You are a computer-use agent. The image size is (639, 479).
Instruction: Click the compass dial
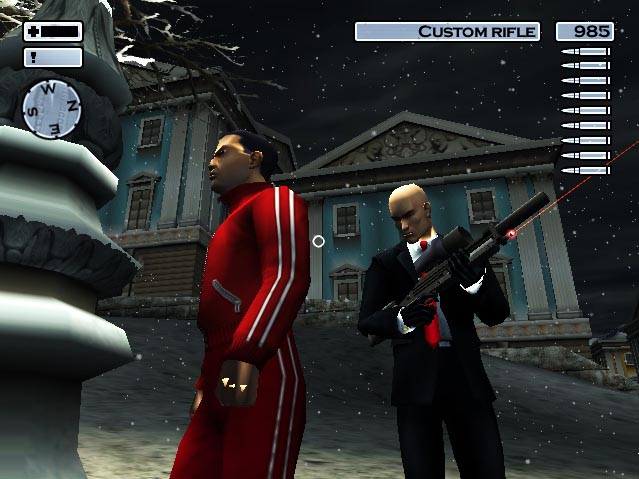click(x=53, y=108)
